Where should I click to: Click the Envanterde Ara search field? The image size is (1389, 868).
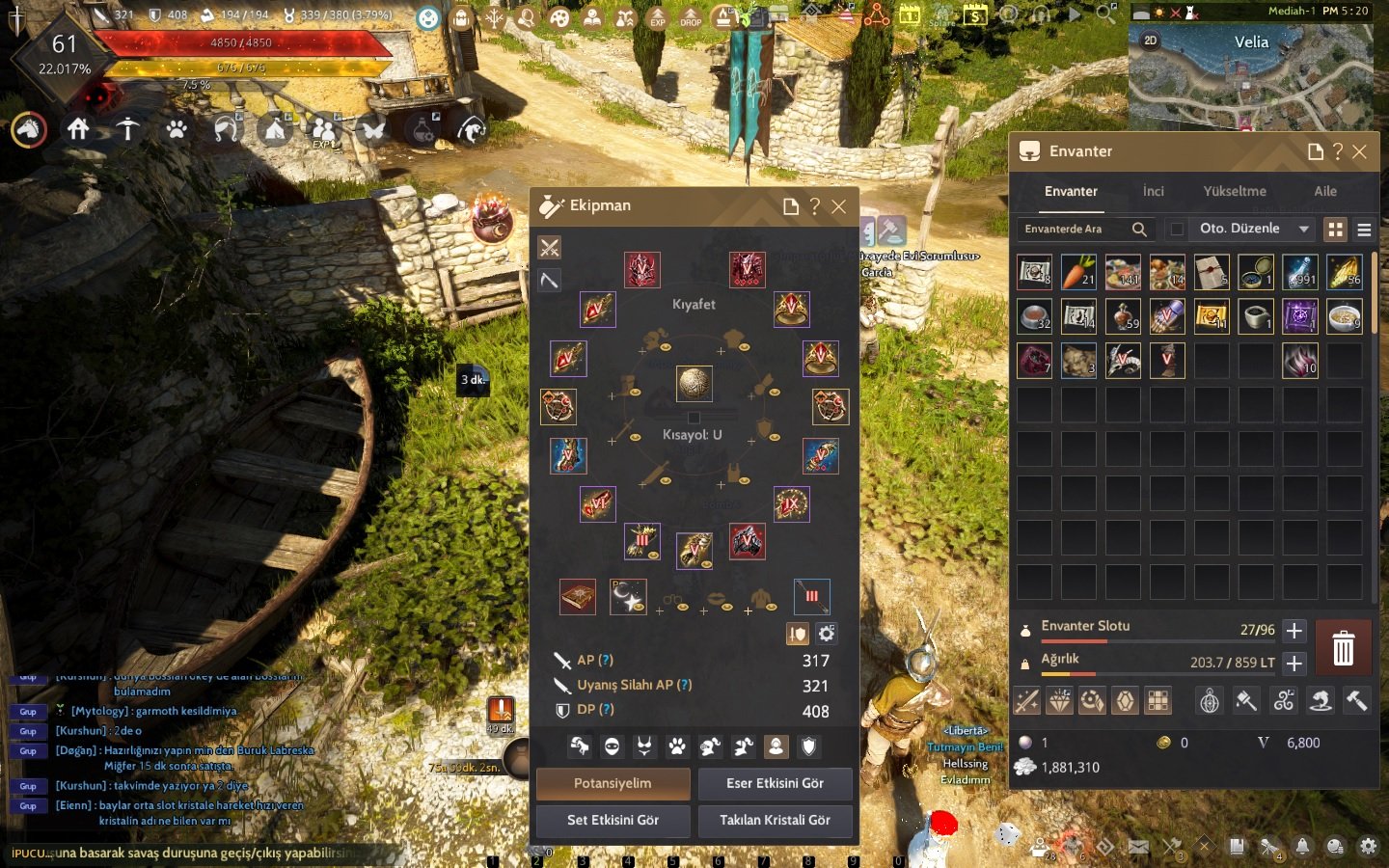click(1076, 229)
